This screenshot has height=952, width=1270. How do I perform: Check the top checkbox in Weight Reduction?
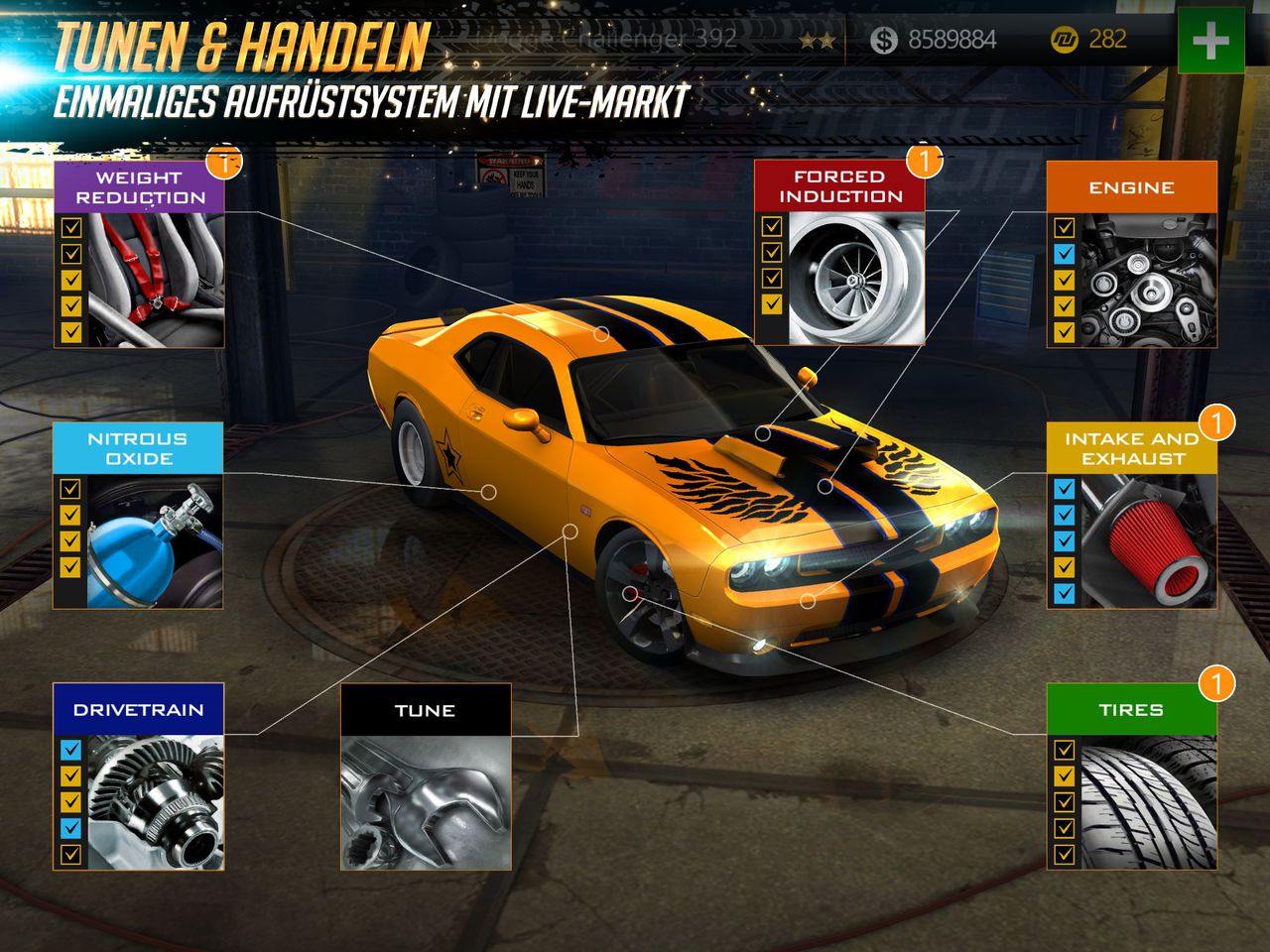(x=69, y=226)
